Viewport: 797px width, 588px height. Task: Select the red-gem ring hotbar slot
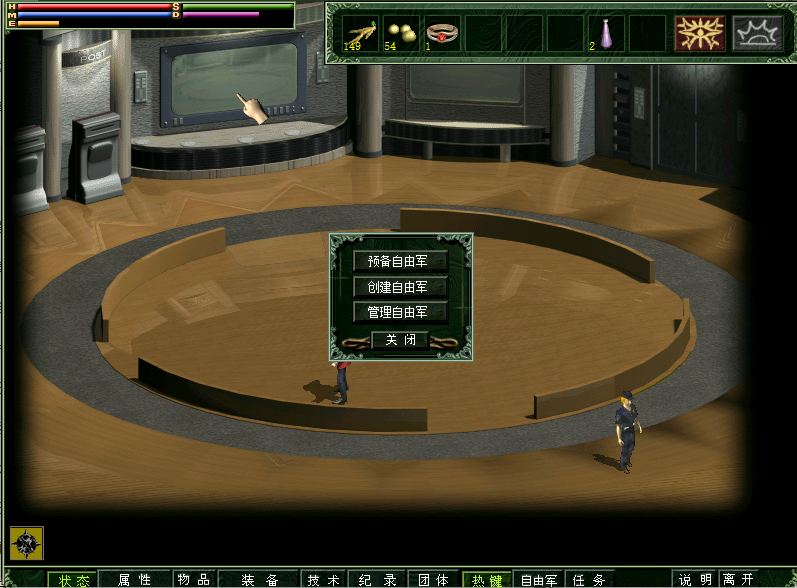point(442,33)
